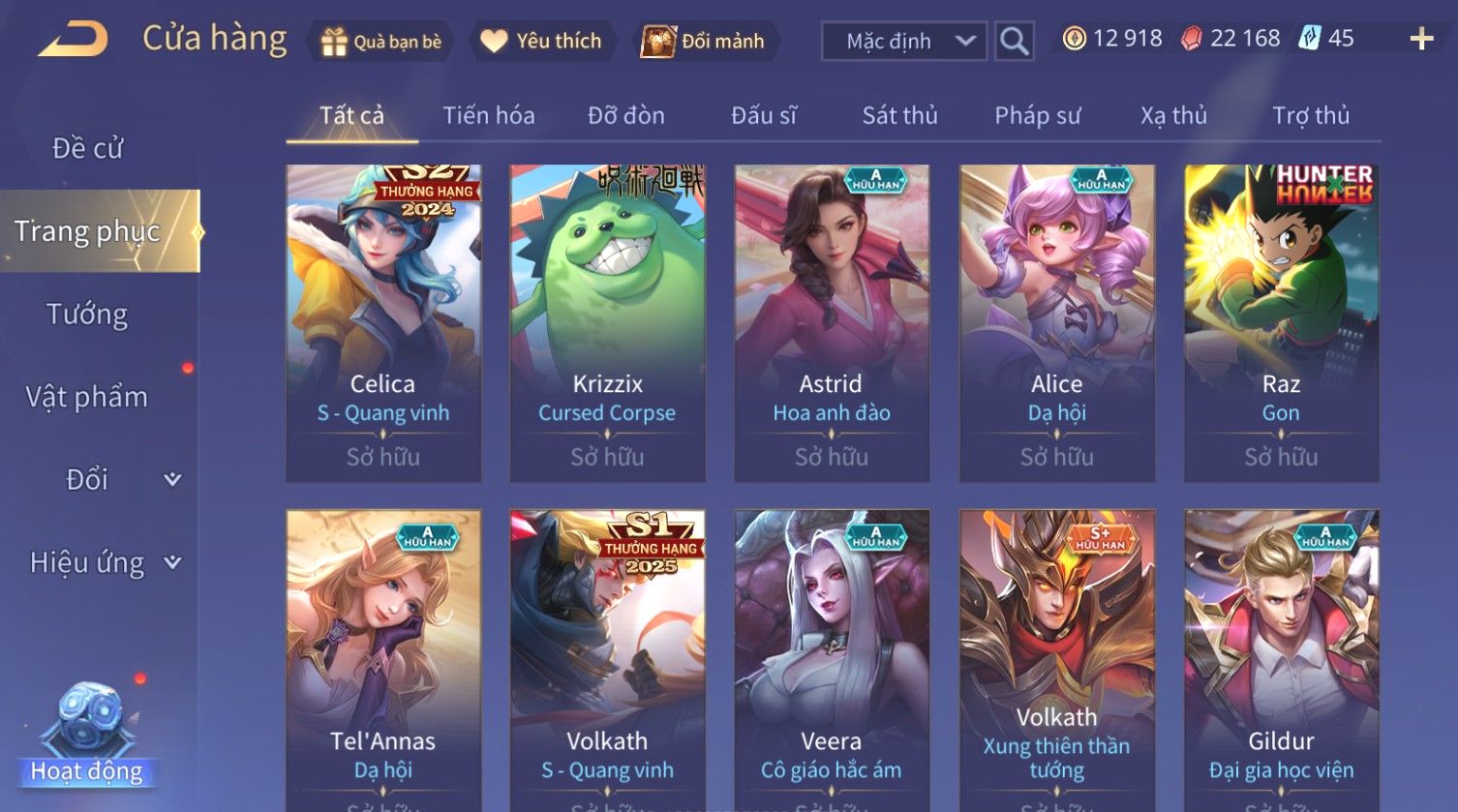Open the Trợ thủ tab
Image resolution: width=1458 pixels, height=812 pixels.
1310,116
